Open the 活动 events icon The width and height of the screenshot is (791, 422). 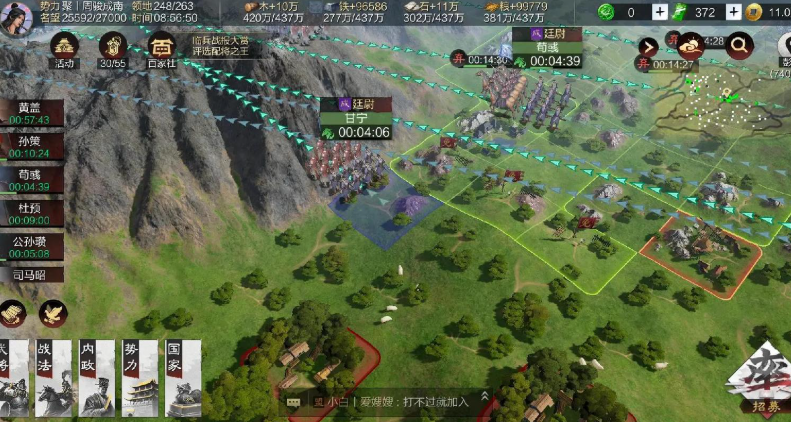click(x=65, y=48)
